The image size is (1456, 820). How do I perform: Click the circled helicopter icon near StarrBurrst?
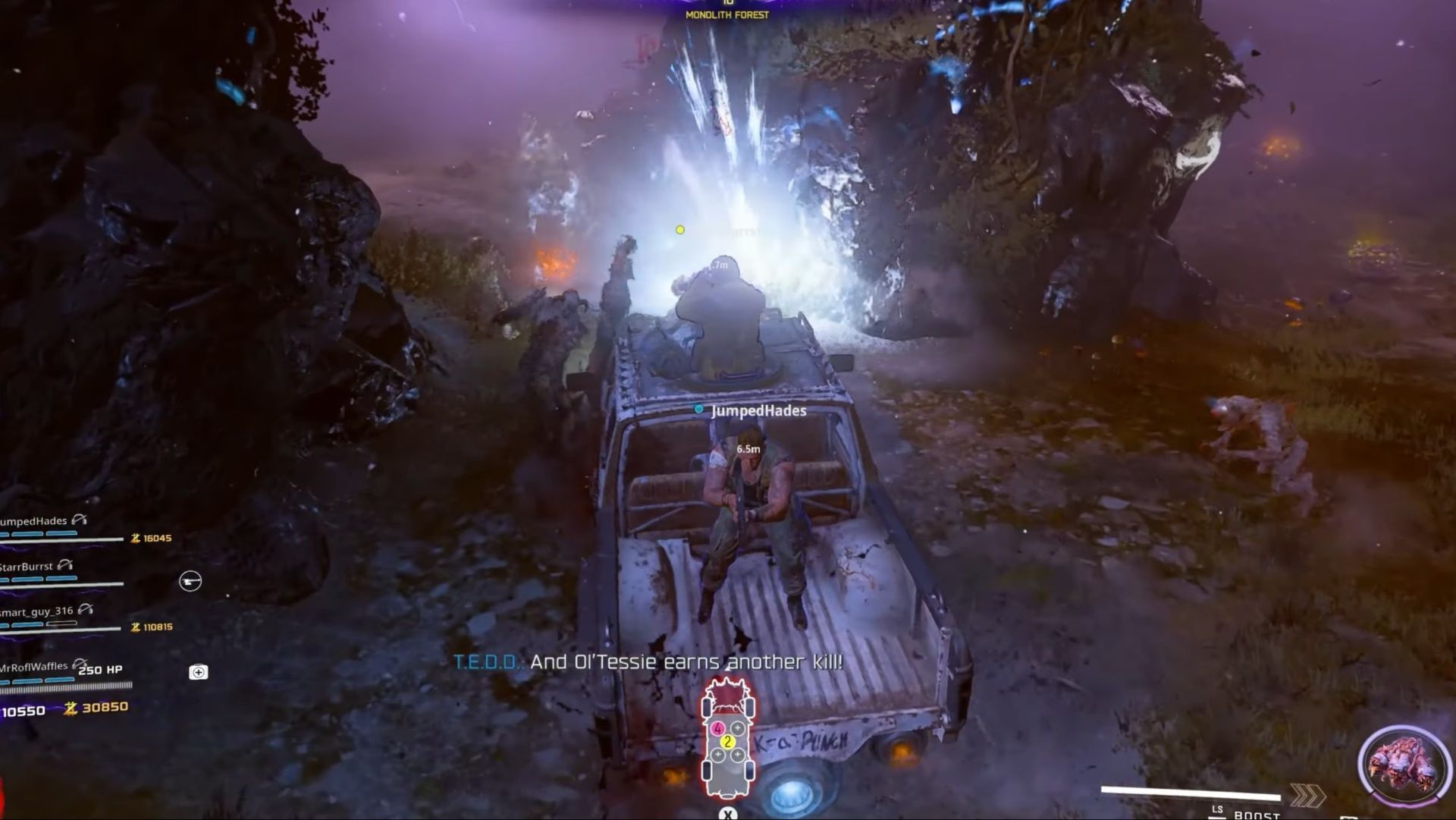pyautogui.click(x=190, y=582)
